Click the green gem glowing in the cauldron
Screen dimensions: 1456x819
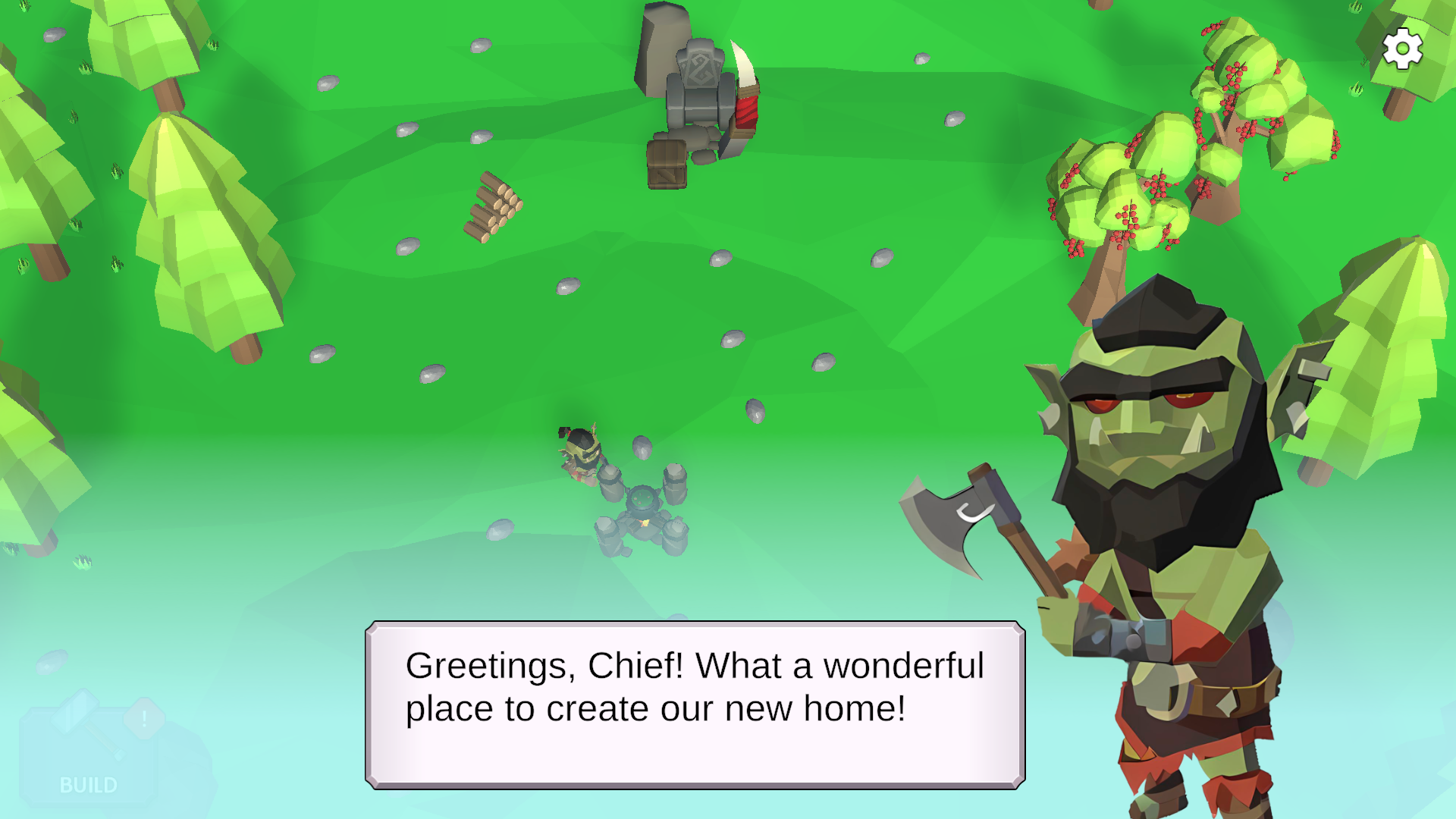click(643, 497)
